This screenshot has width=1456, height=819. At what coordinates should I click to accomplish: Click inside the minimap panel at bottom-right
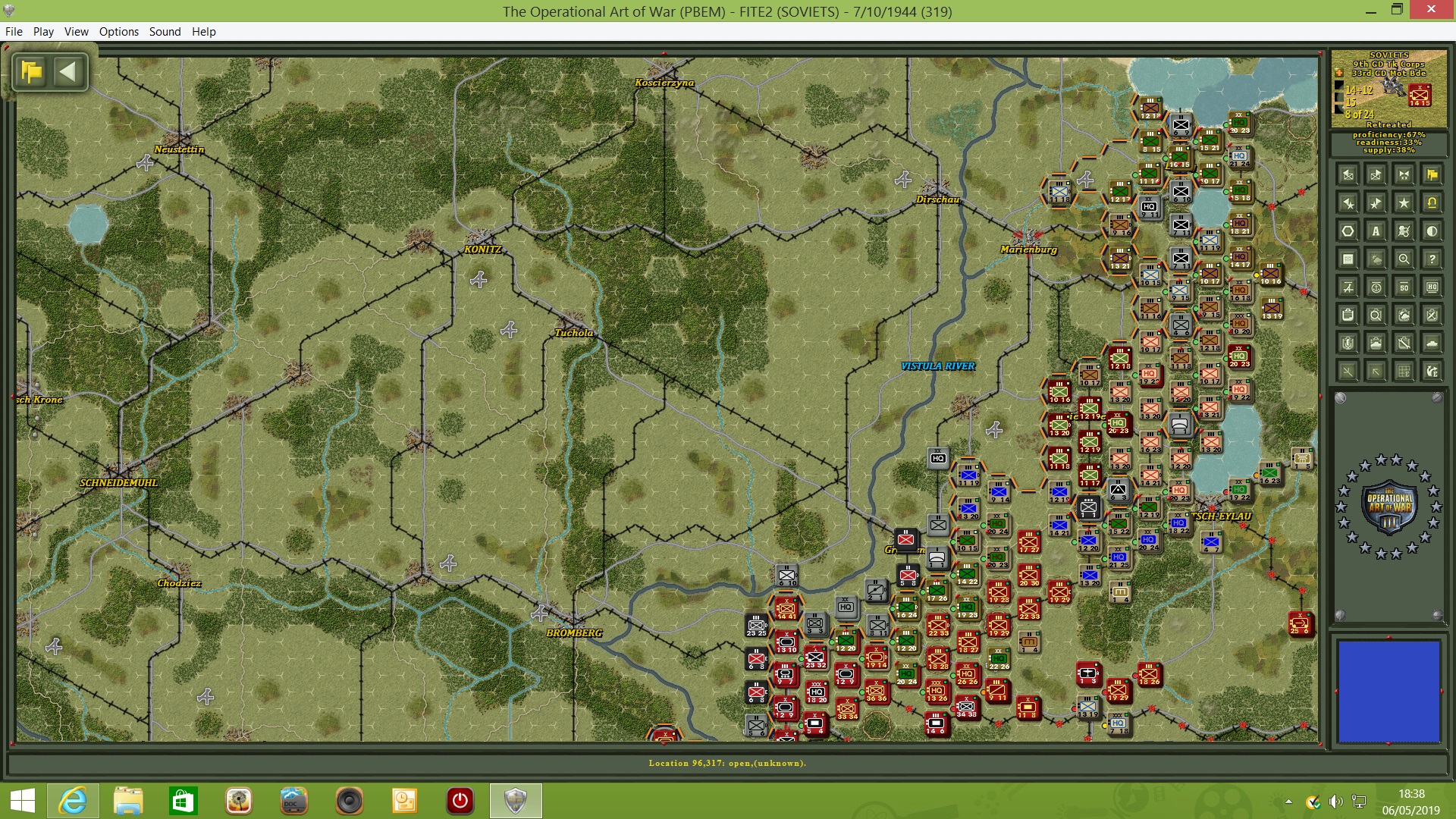pyautogui.click(x=1388, y=690)
